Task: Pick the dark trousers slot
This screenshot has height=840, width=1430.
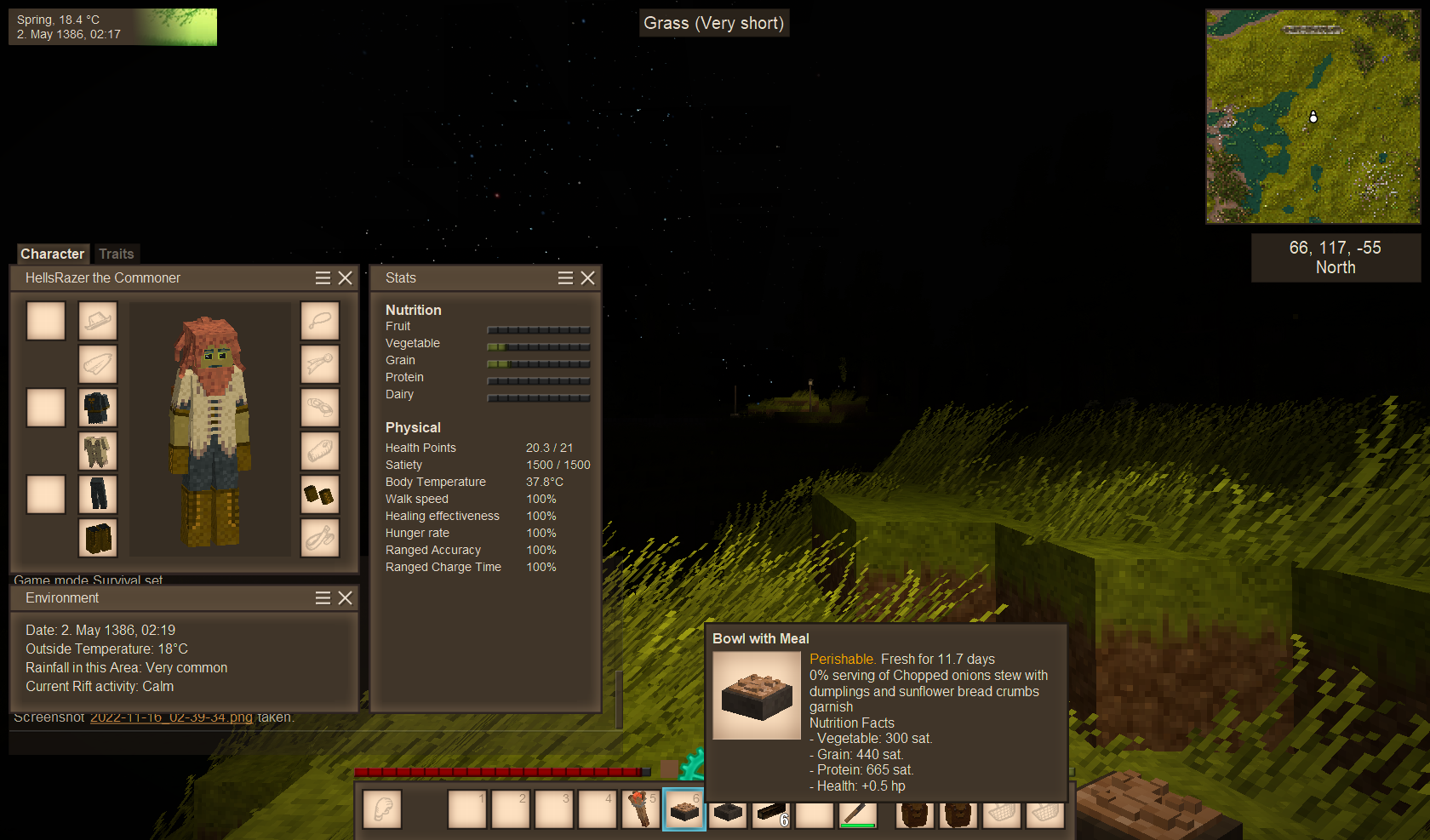Action: point(98,494)
